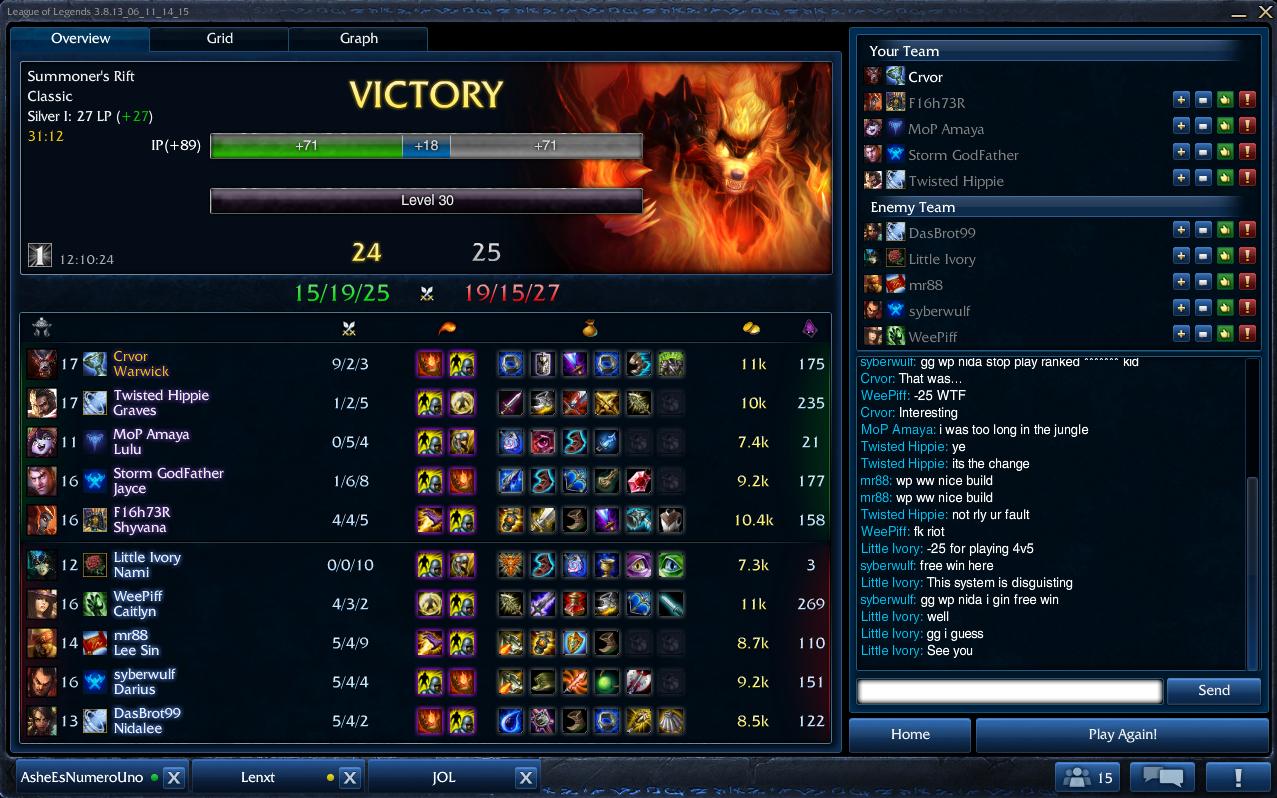Report player DasBrot99 with red exclamation button
Image resolution: width=1277 pixels, height=798 pixels.
(1247, 232)
